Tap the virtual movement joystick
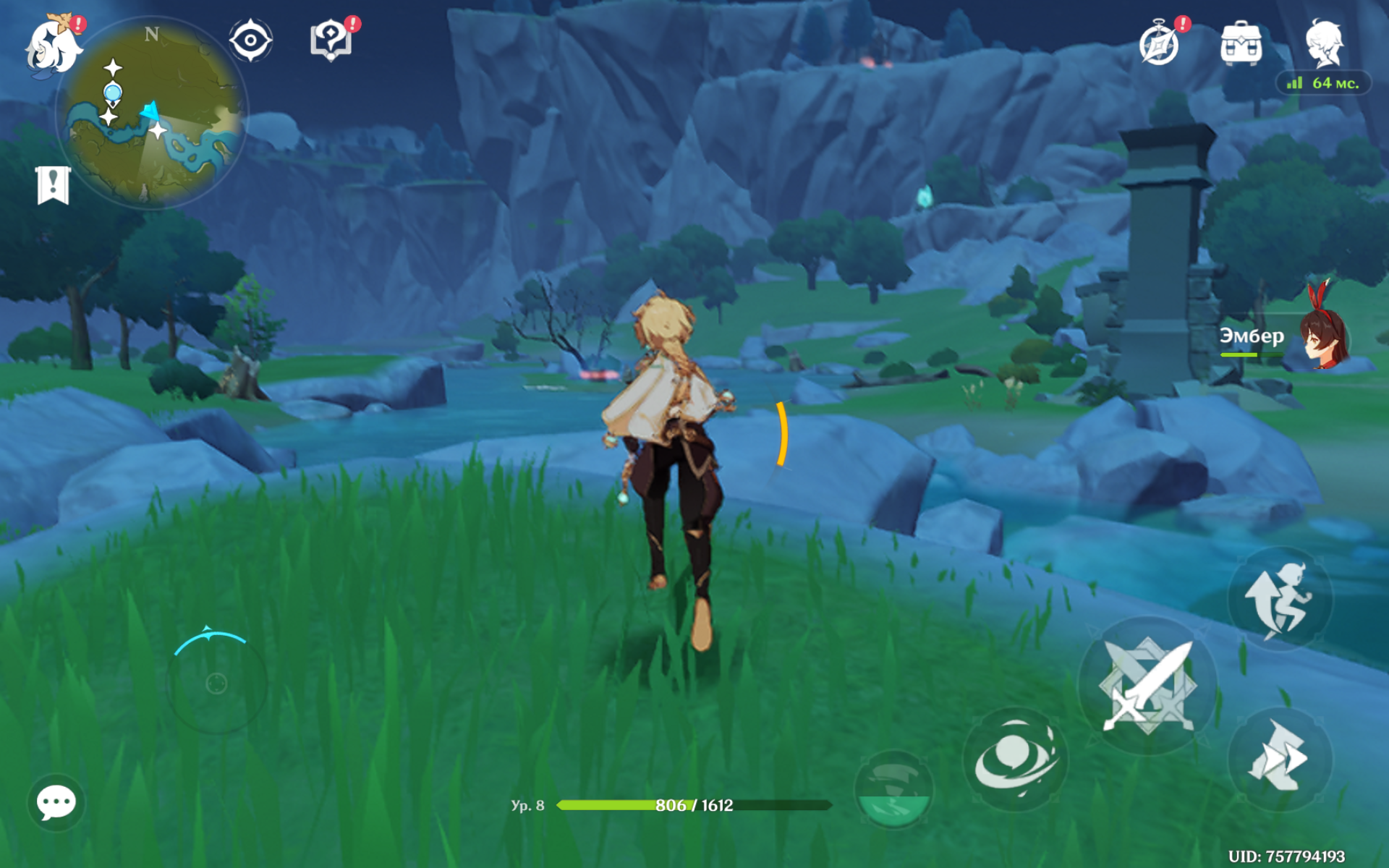This screenshot has width=1389, height=868. [x=216, y=683]
